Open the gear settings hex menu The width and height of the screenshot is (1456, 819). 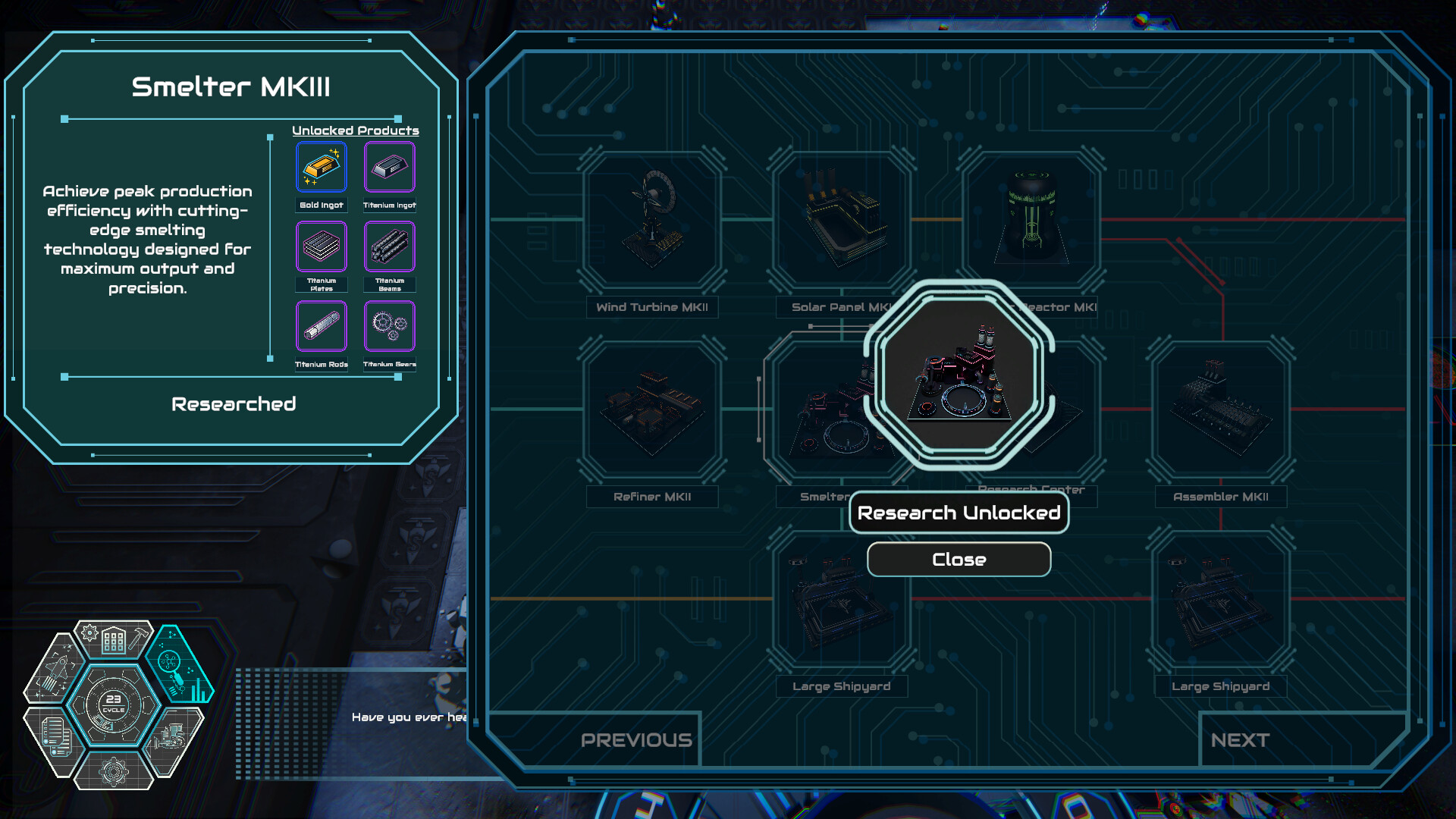coord(114,770)
